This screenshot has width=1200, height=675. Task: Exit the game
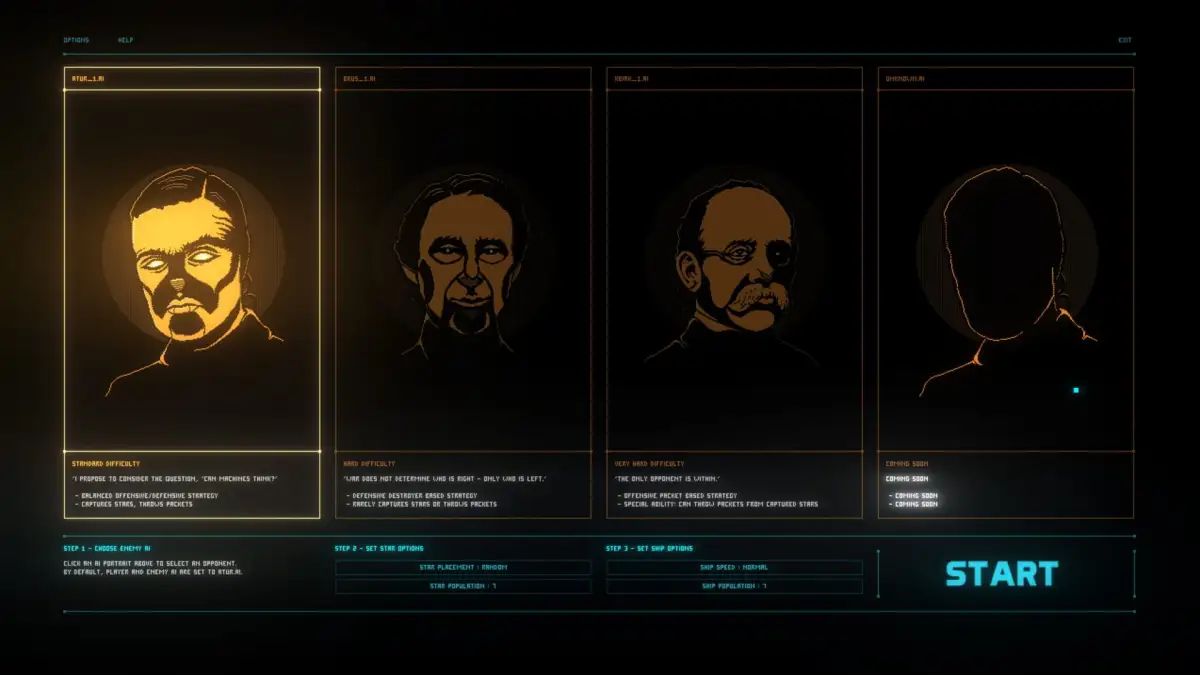click(1125, 40)
